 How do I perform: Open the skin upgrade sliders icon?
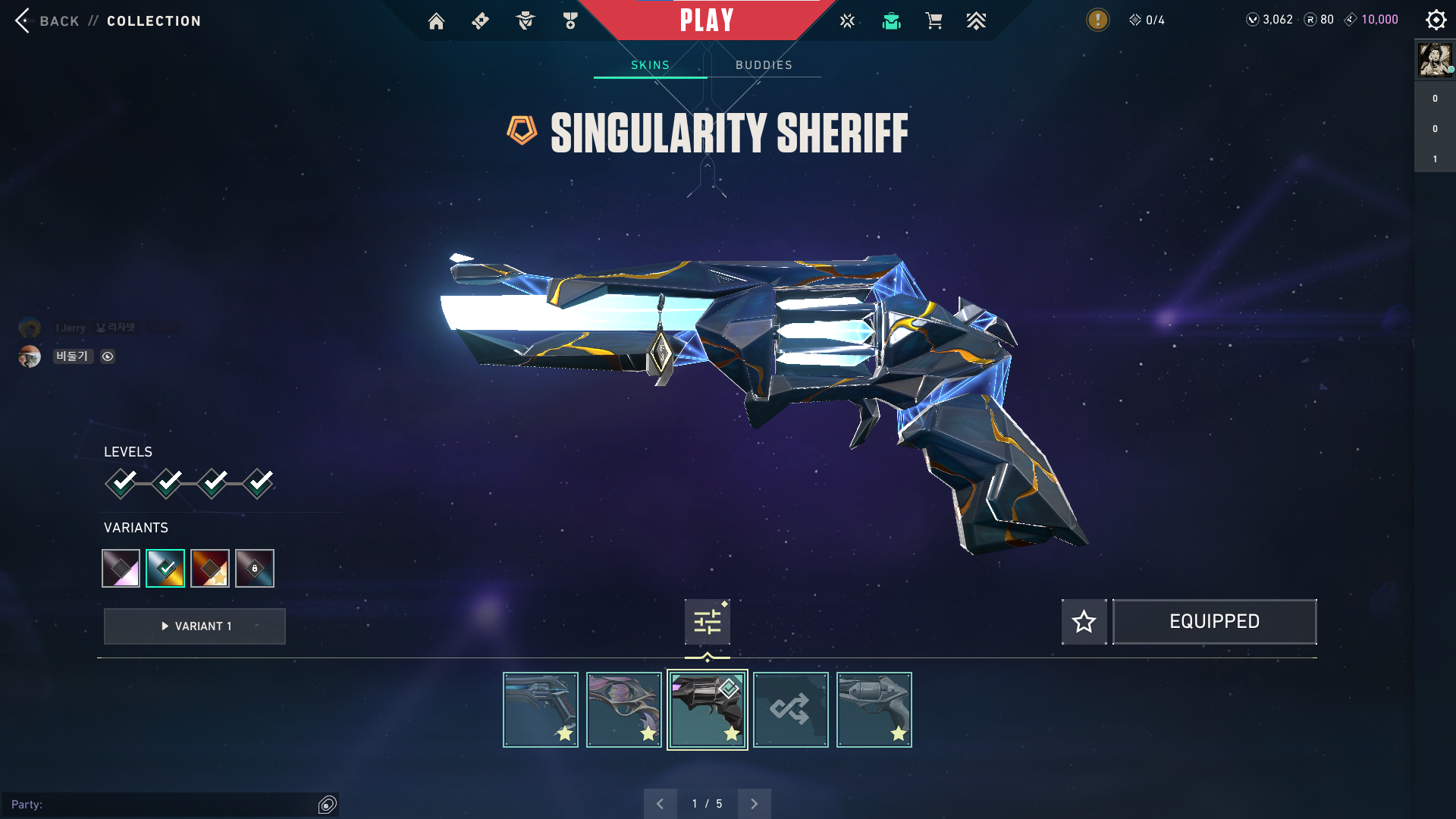coord(707,621)
